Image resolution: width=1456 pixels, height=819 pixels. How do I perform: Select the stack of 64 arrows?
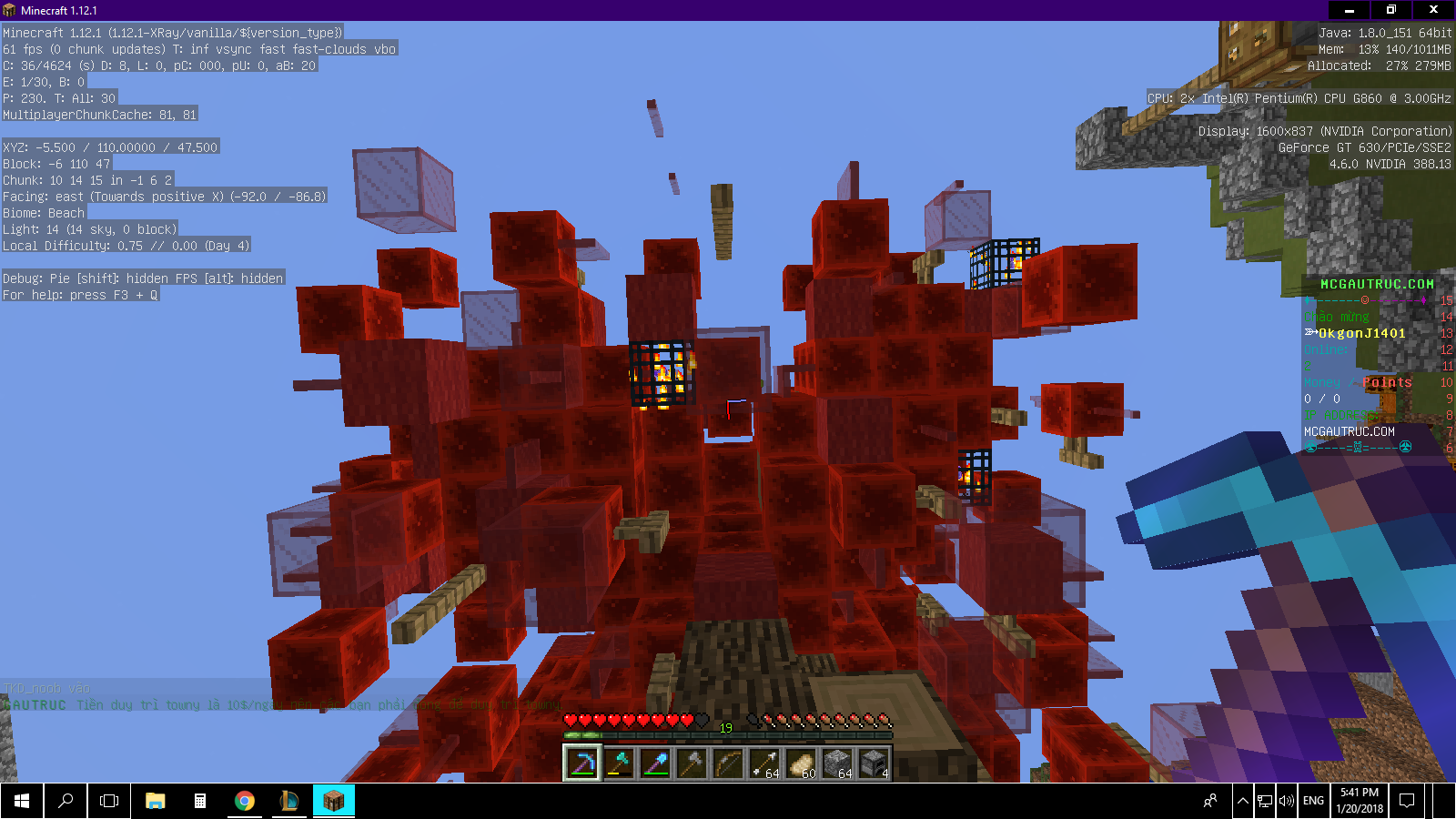click(764, 763)
